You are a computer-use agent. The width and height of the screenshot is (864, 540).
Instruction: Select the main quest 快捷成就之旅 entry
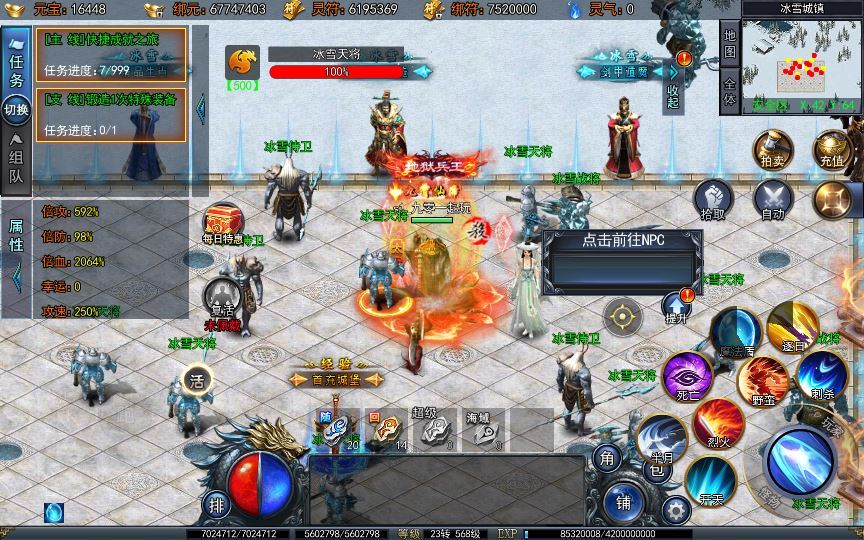coord(112,54)
